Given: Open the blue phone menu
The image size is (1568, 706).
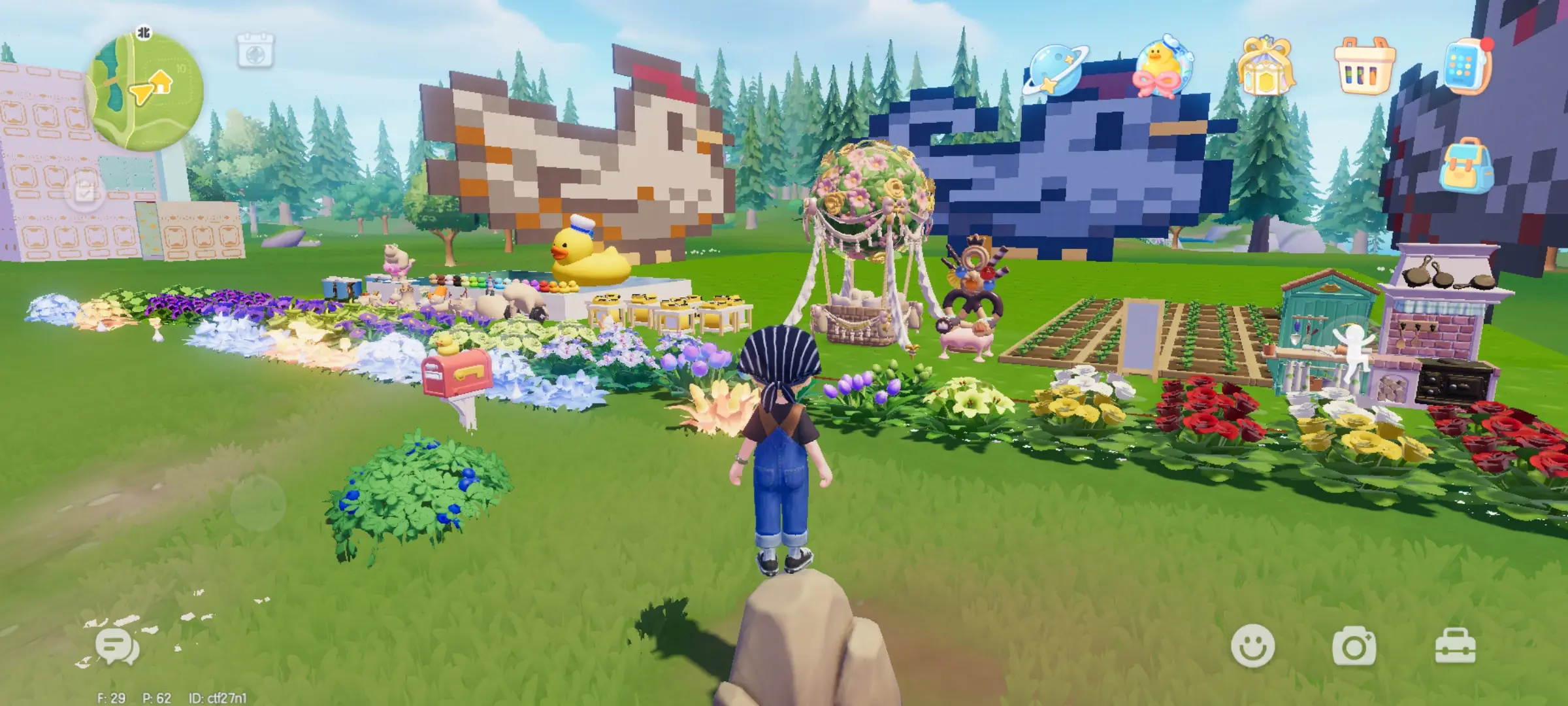Looking at the screenshot, I should pyautogui.click(x=1465, y=67).
